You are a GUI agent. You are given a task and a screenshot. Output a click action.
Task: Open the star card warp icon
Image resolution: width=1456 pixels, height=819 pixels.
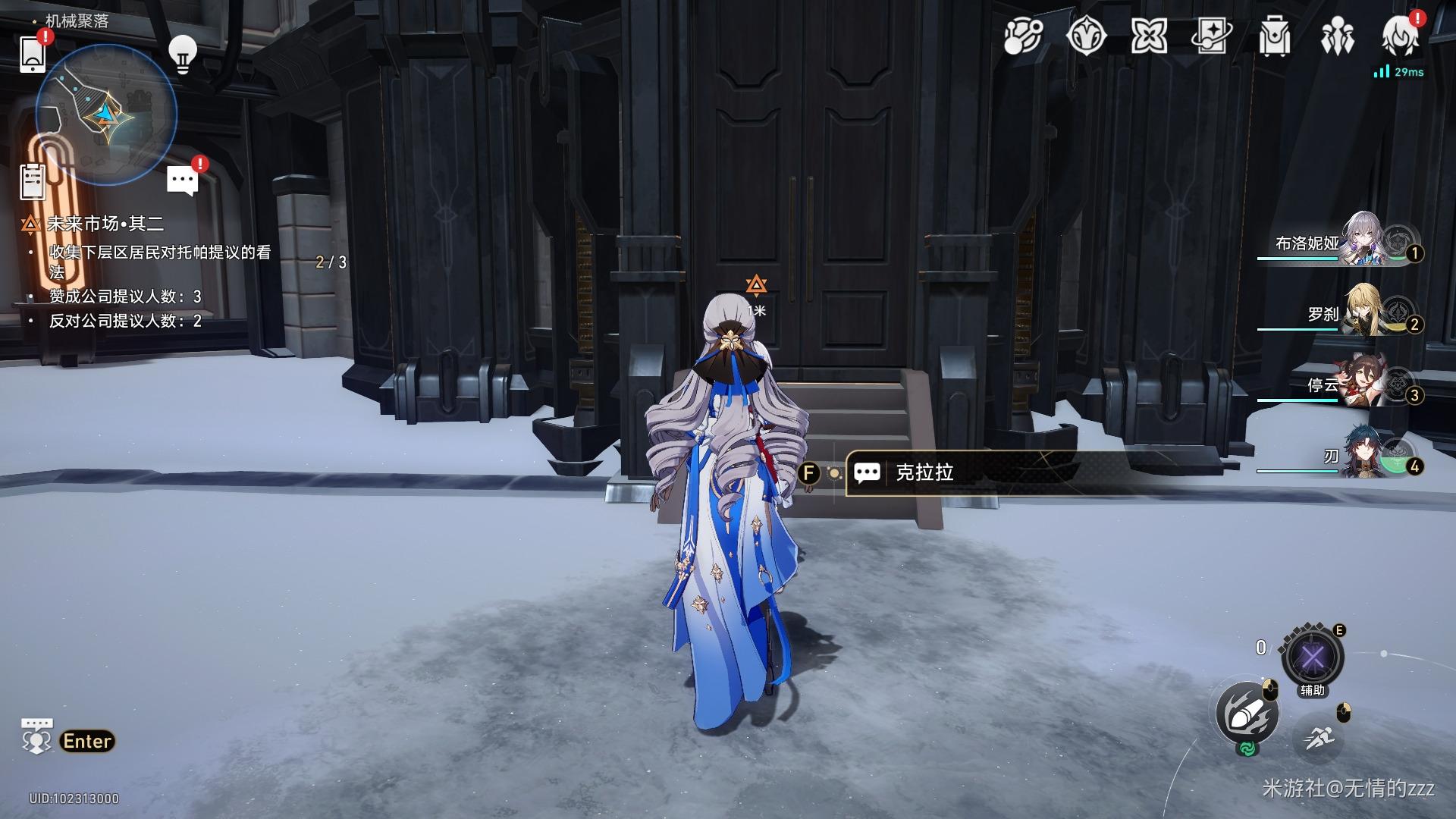pyautogui.click(x=1211, y=36)
